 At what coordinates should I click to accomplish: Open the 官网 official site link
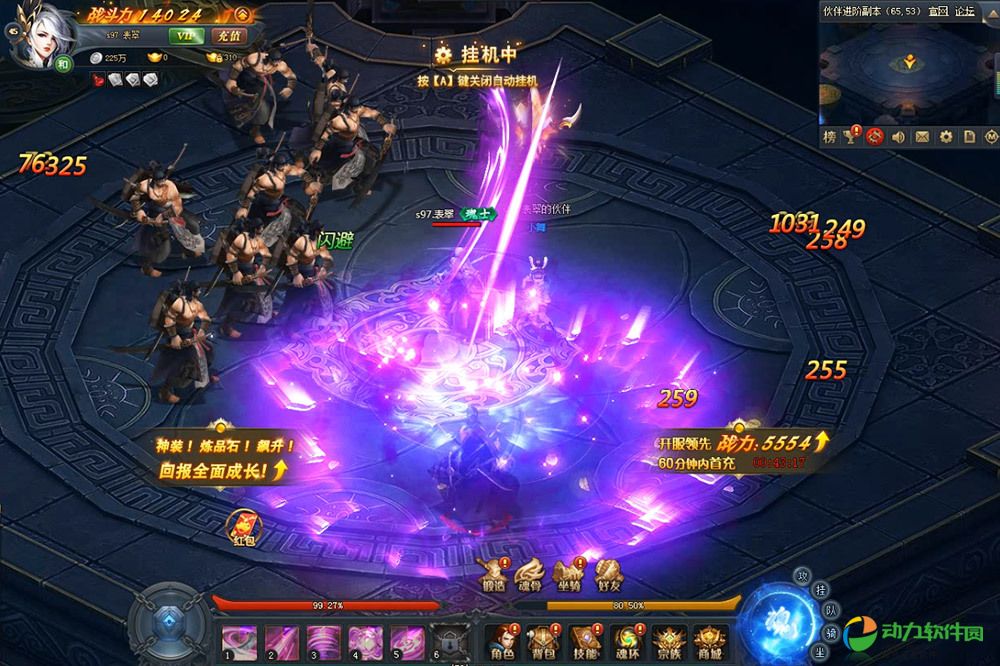[938, 11]
